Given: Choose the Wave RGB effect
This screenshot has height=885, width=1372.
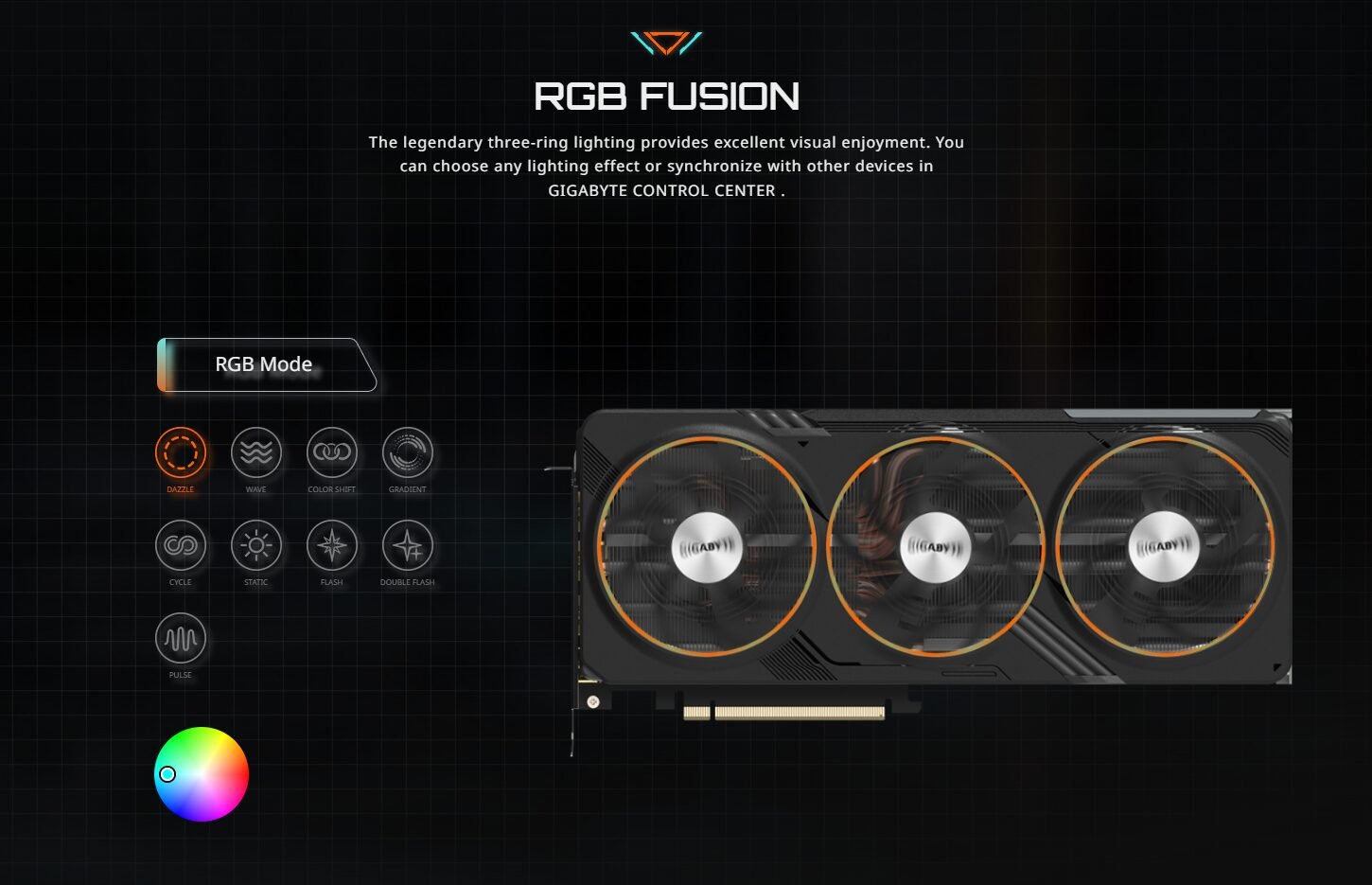Looking at the screenshot, I should [256, 452].
